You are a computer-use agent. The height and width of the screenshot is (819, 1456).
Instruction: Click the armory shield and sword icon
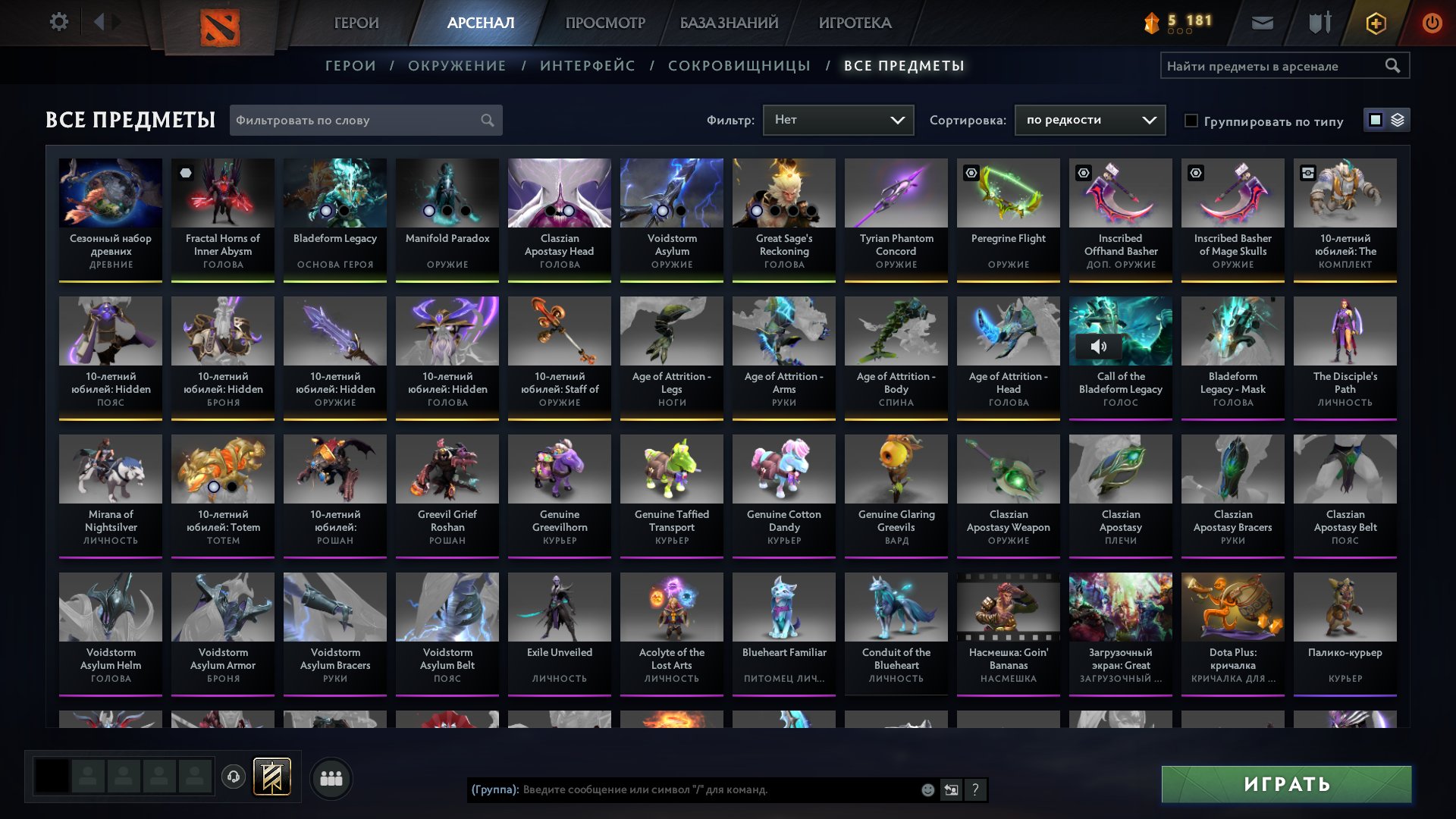[x=1318, y=23]
